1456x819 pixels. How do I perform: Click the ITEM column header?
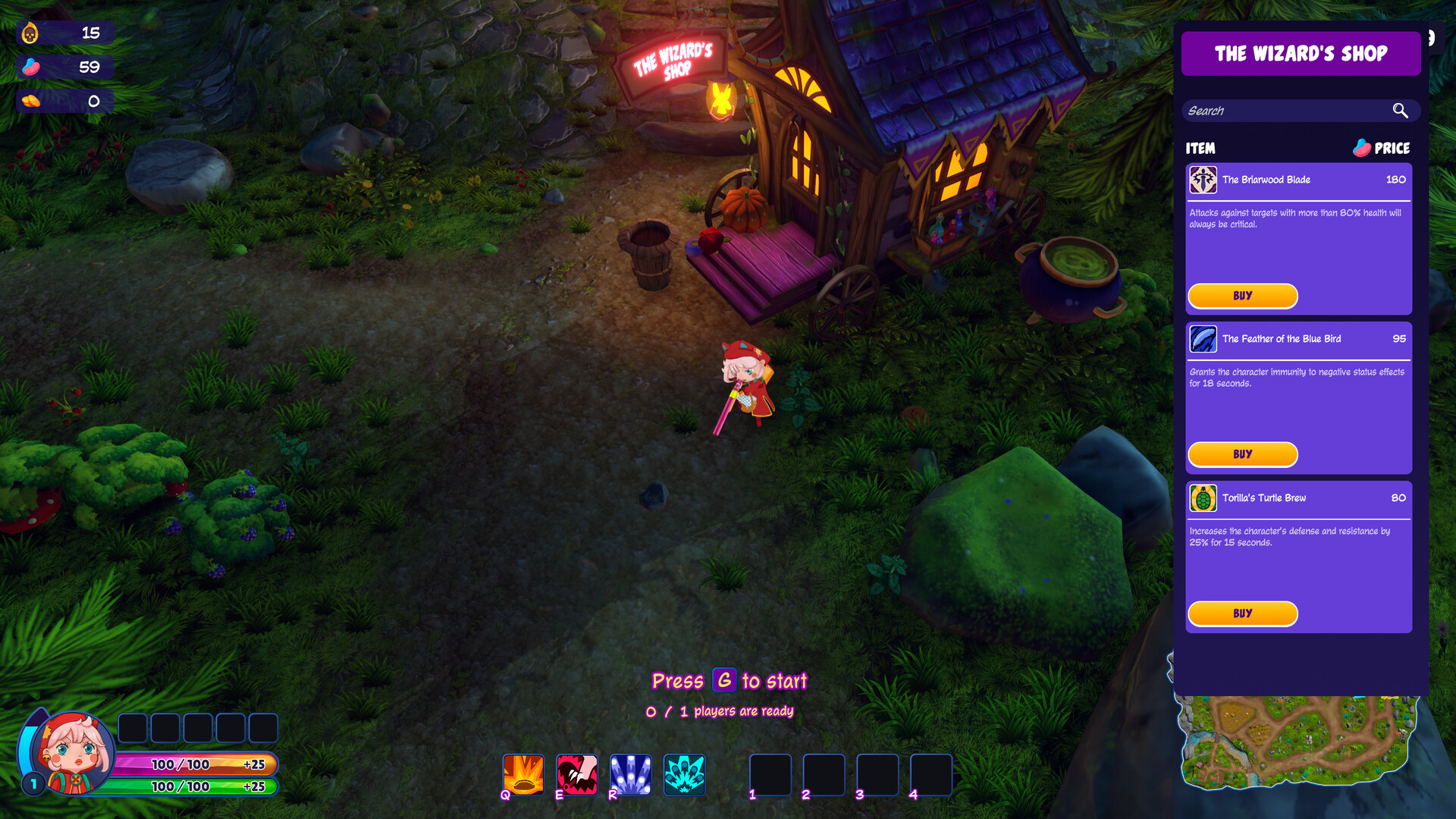[x=1203, y=149]
